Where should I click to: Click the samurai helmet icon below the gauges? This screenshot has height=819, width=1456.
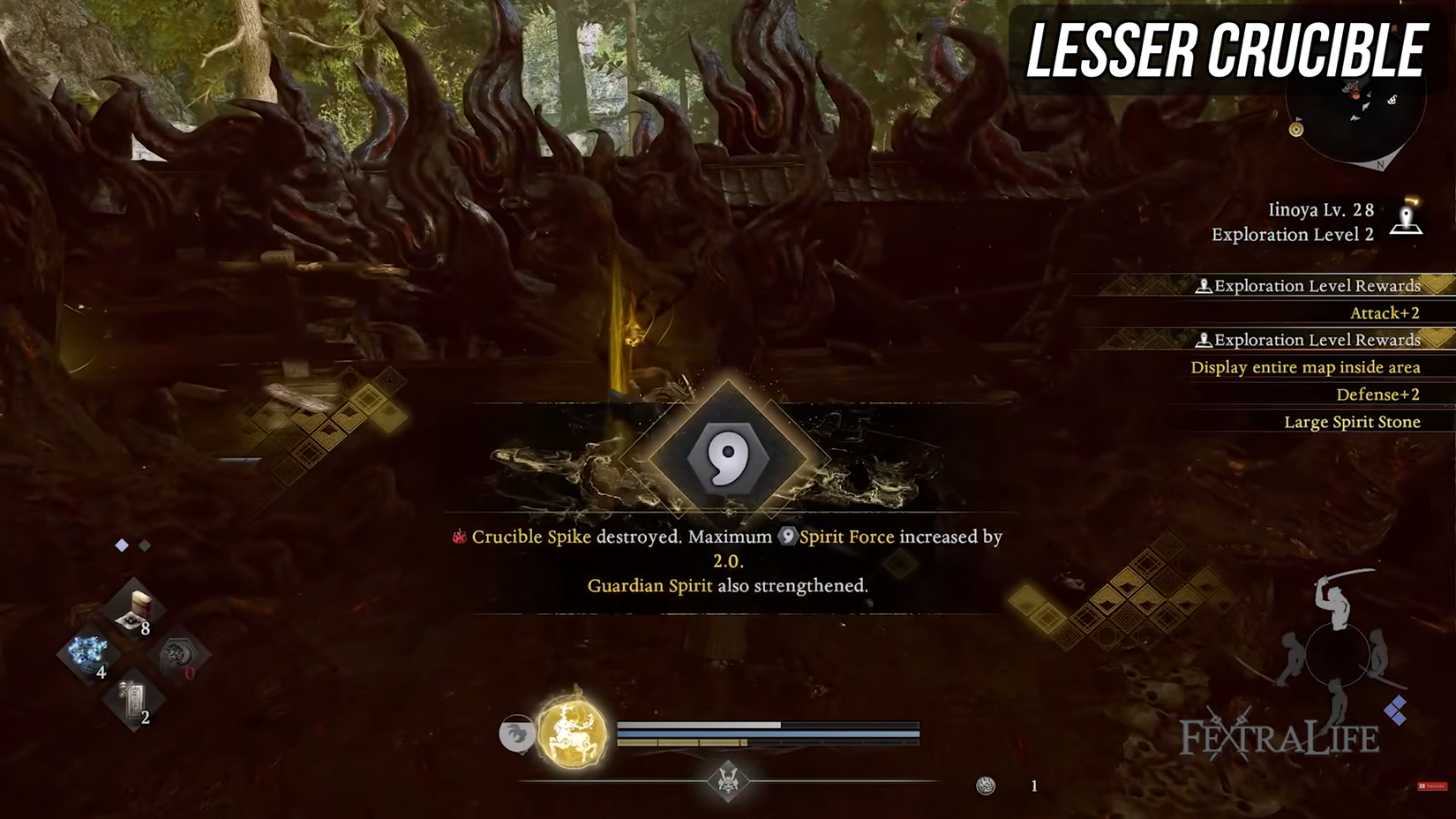[x=728, y=781]
